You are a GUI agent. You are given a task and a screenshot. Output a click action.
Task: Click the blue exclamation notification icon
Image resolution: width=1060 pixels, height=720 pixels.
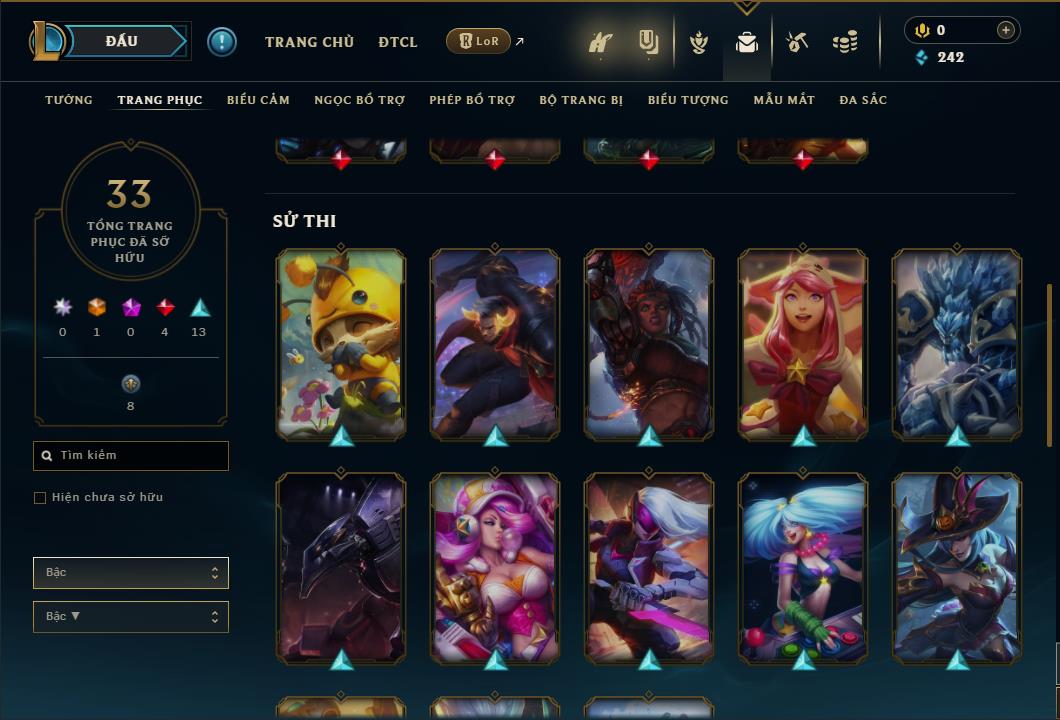pyautogui.click(x=222, y=42)
